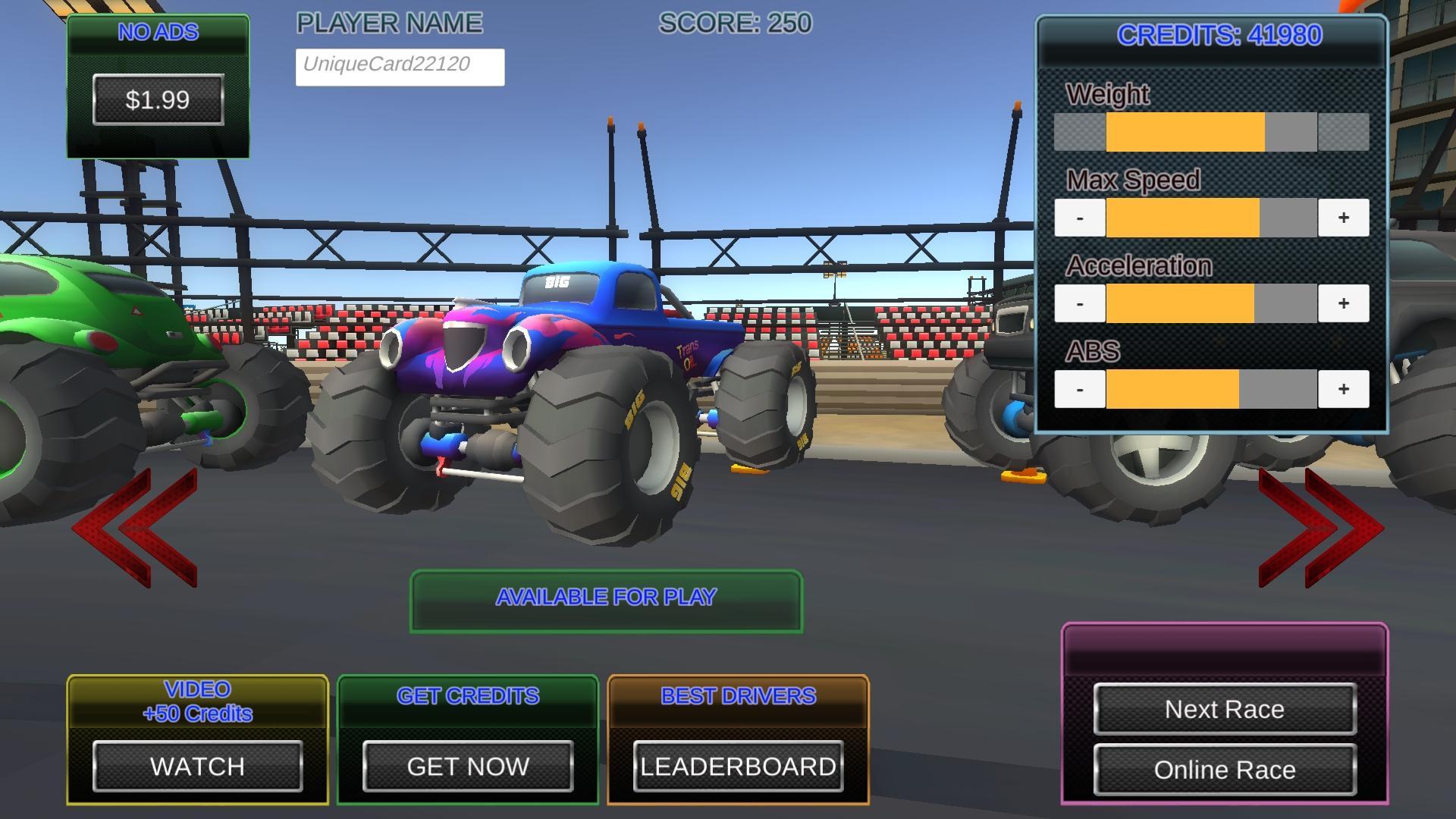This screenshot has height=819, width=1456.
Task: Watch a video for 50 credits
Action: 197,766
